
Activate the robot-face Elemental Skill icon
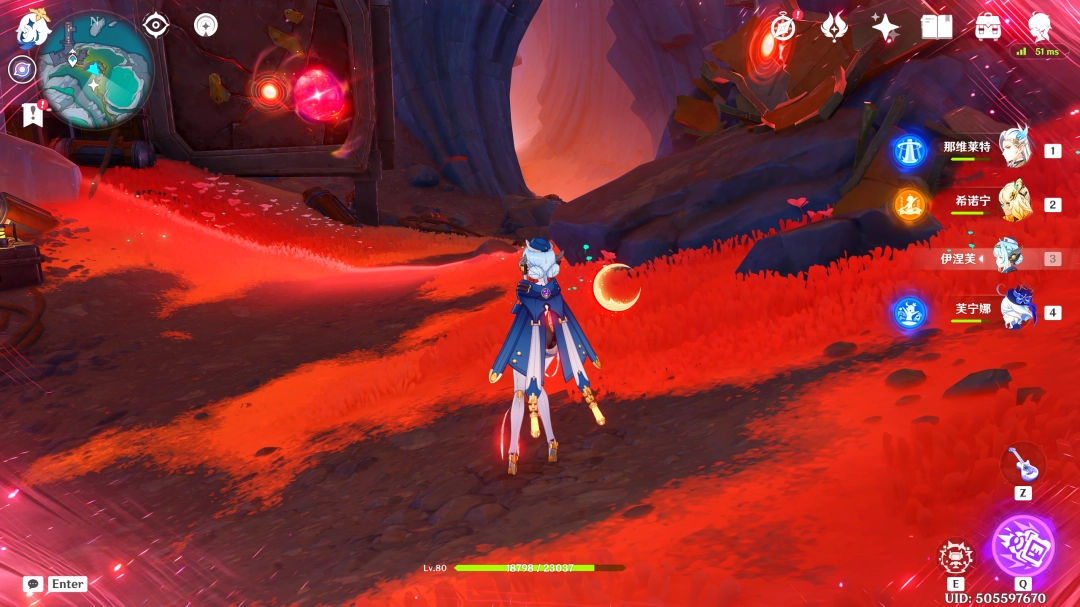[x=955, y=558]
